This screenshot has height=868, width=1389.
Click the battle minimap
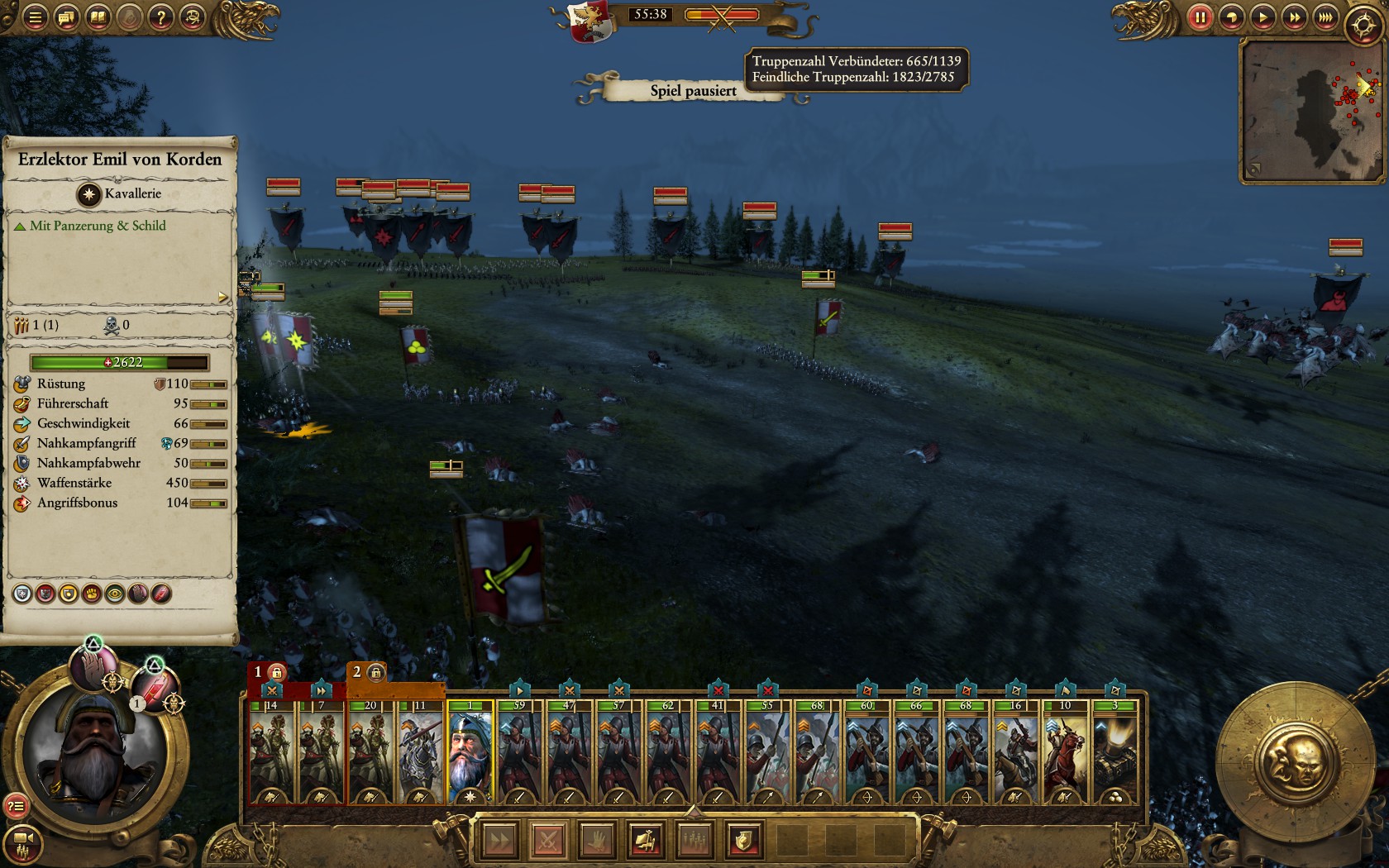coord(1311,110)
